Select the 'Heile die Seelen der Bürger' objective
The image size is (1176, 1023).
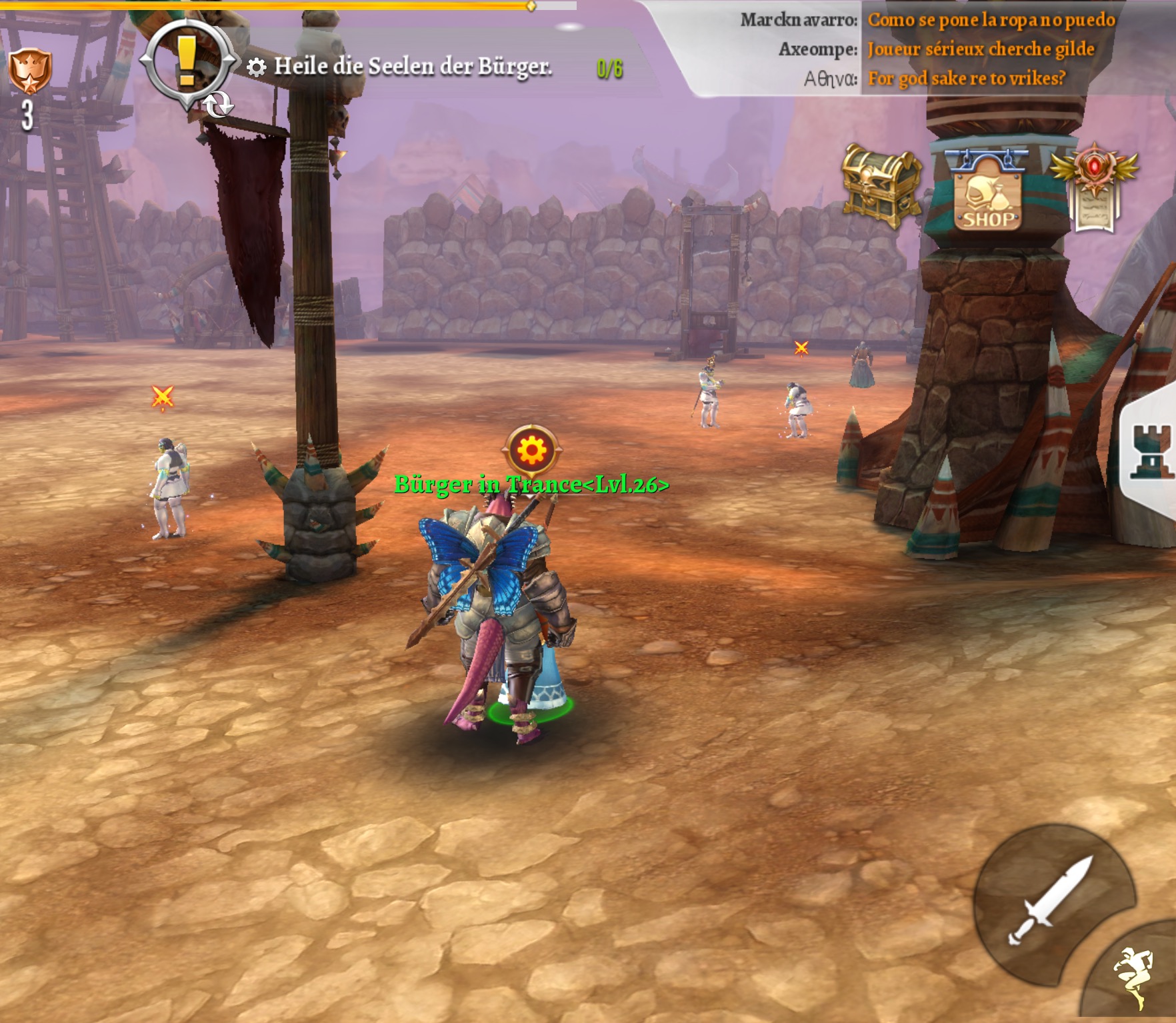click(x=413, y=67)
